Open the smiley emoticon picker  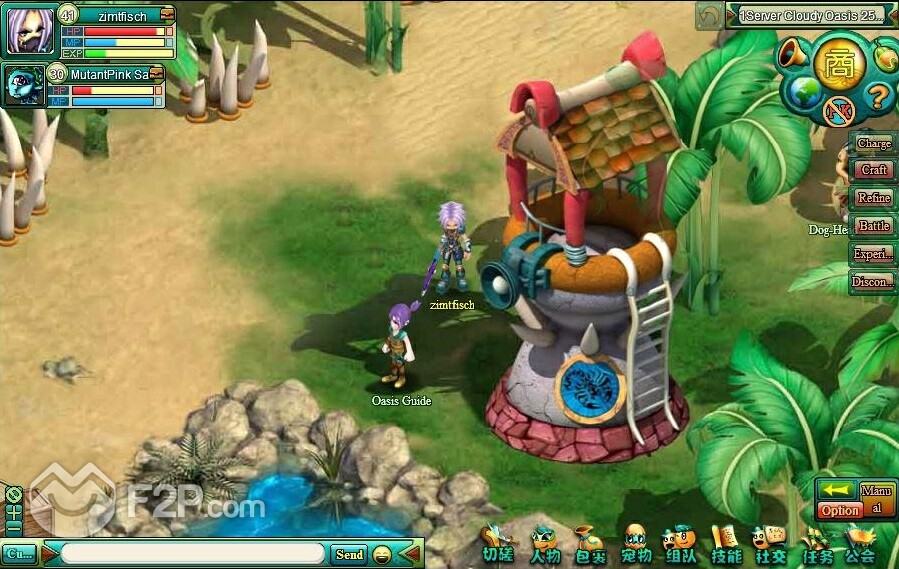click(x=381, y=554)
